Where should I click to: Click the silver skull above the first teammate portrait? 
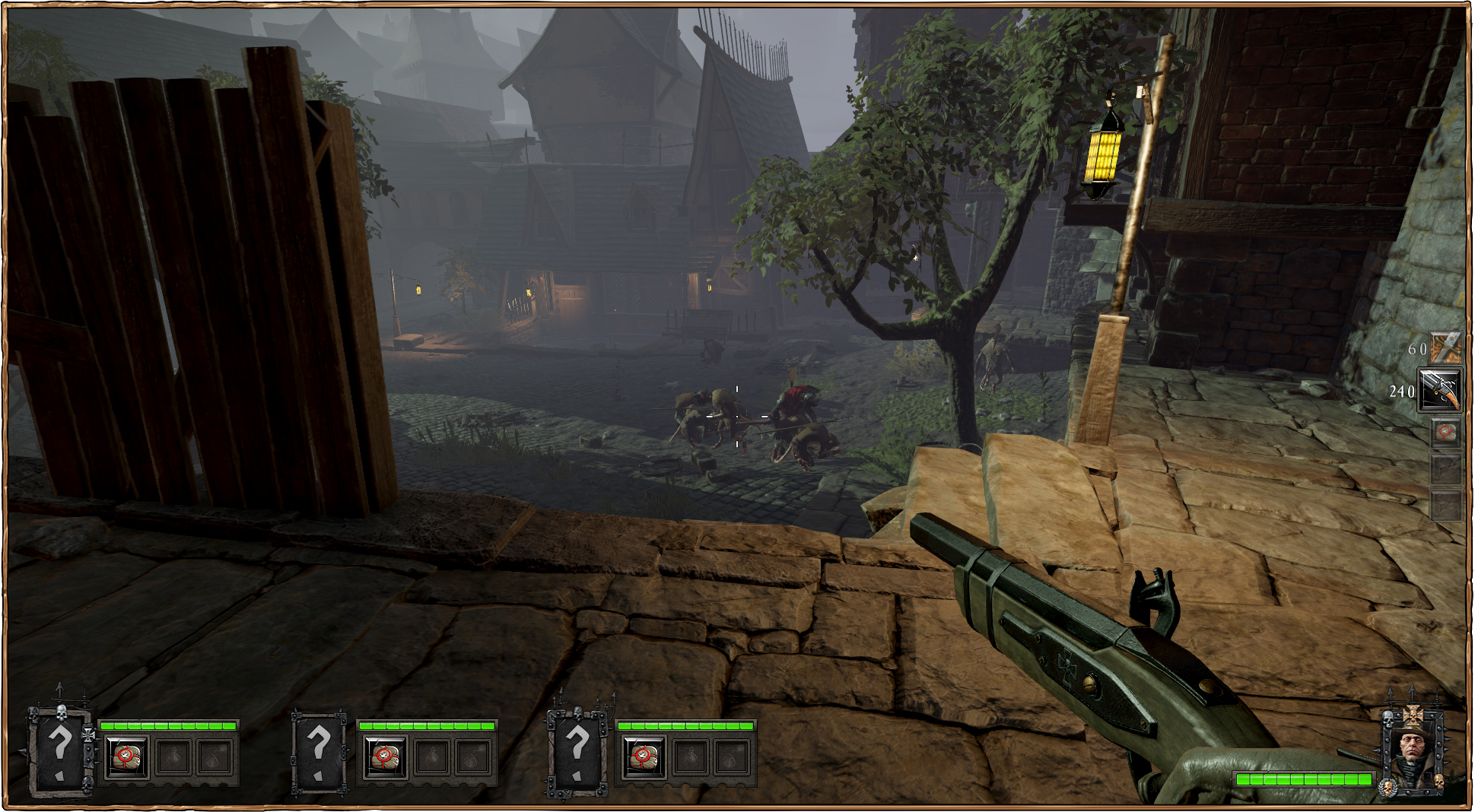[x=62, y=712]
